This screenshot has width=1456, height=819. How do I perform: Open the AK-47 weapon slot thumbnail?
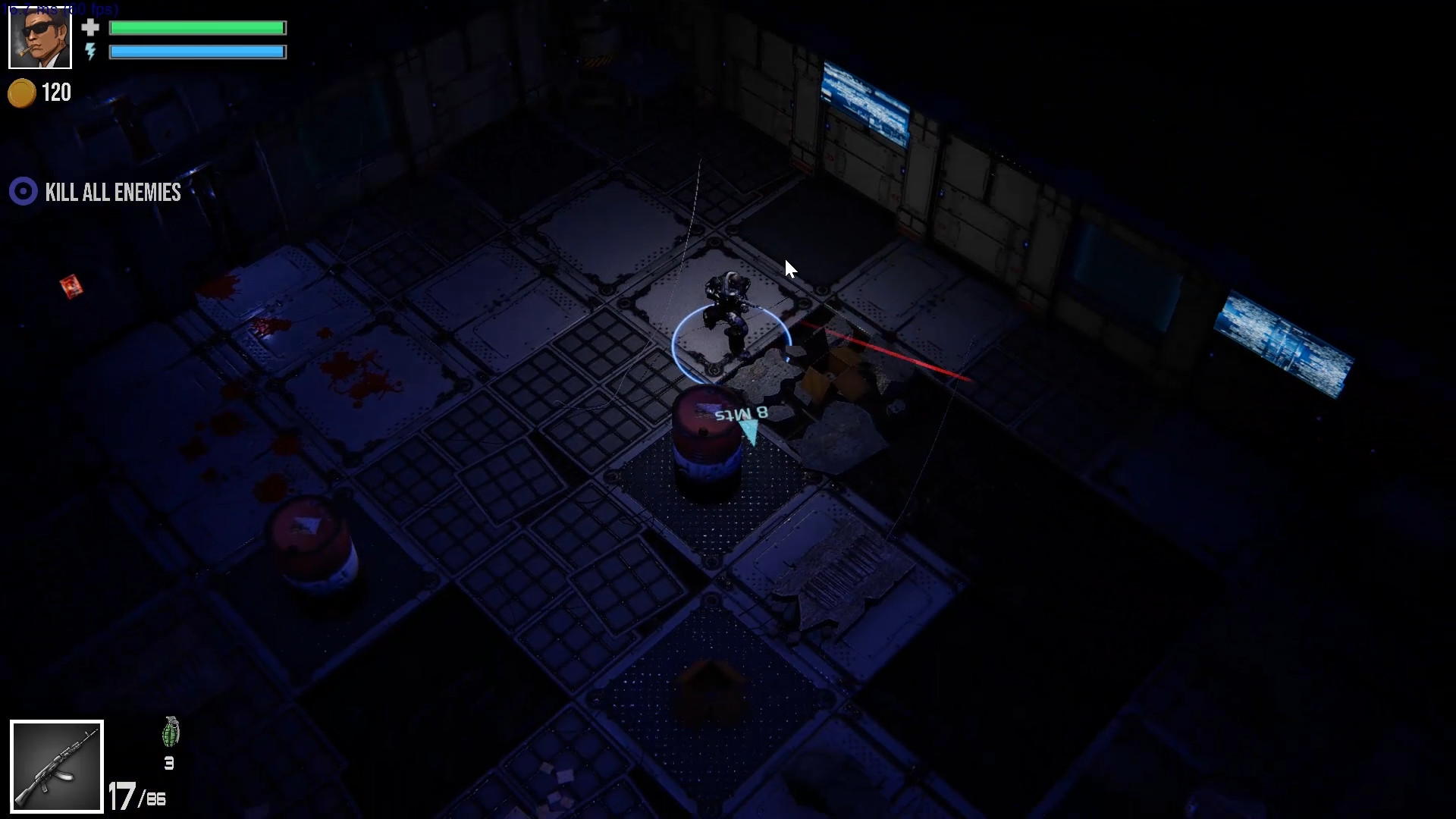point(56,766)
